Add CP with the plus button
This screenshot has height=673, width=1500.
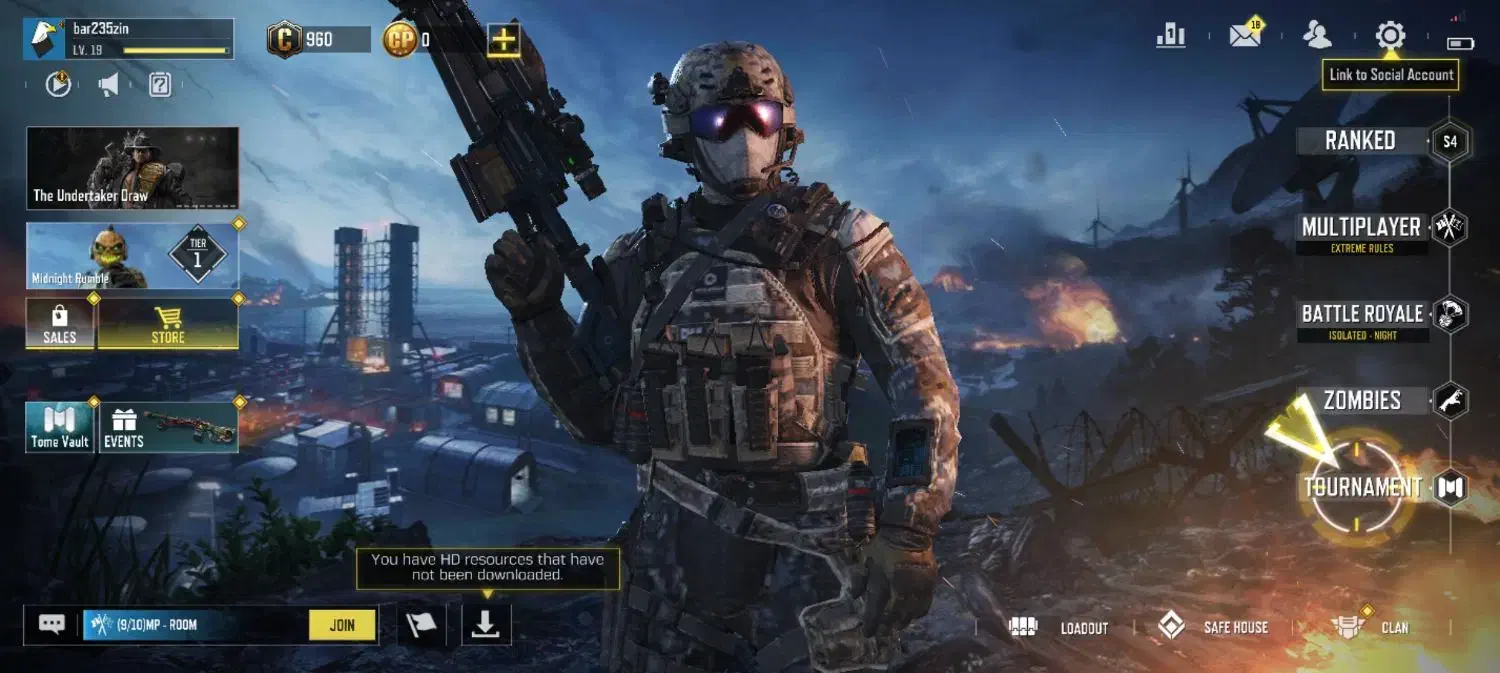[x=503, y=40]
